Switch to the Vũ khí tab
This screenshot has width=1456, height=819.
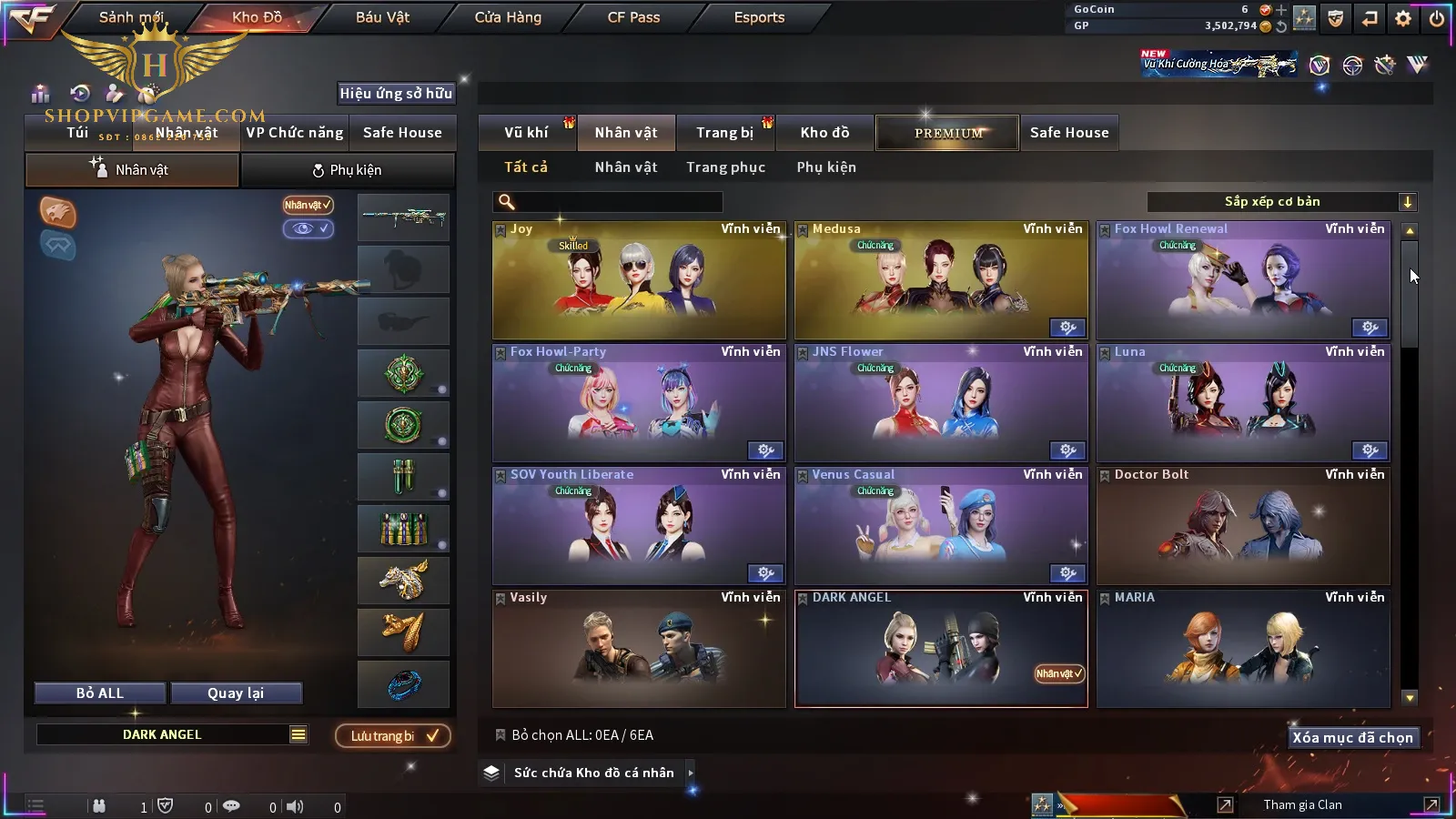pos(526,133)
